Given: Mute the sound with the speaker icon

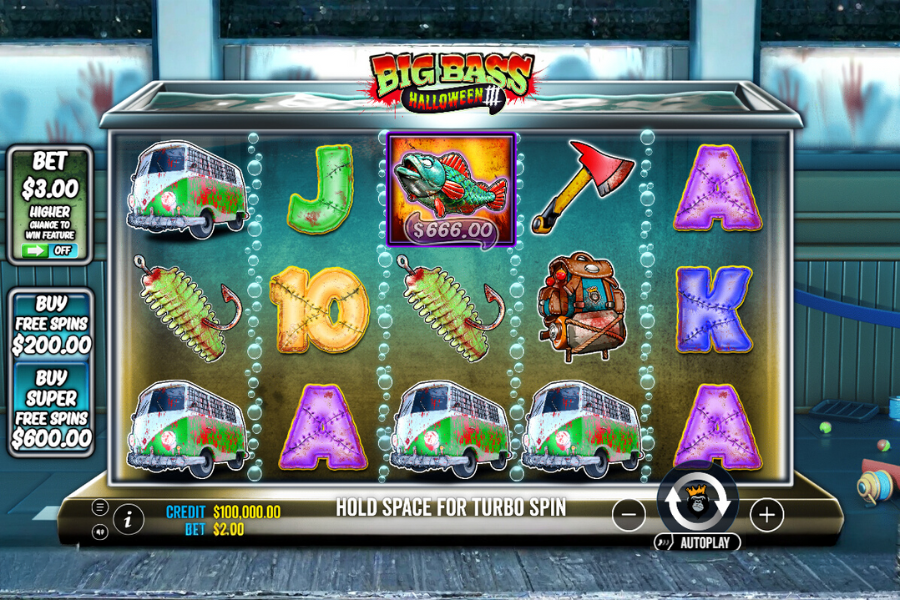Looking at the screenshot, I should pos(100,532).
